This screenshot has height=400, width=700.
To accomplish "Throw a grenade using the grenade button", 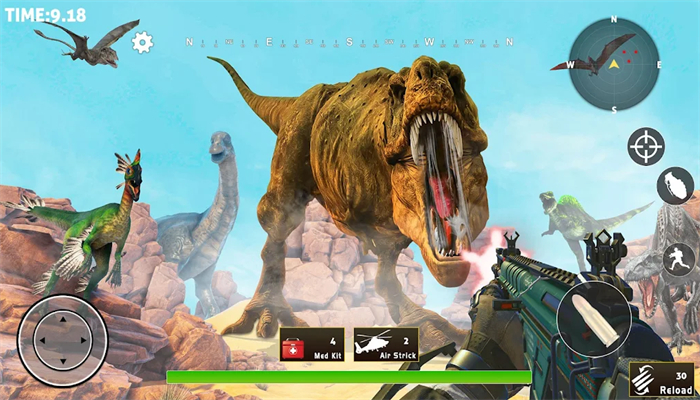I will [675, 187].
